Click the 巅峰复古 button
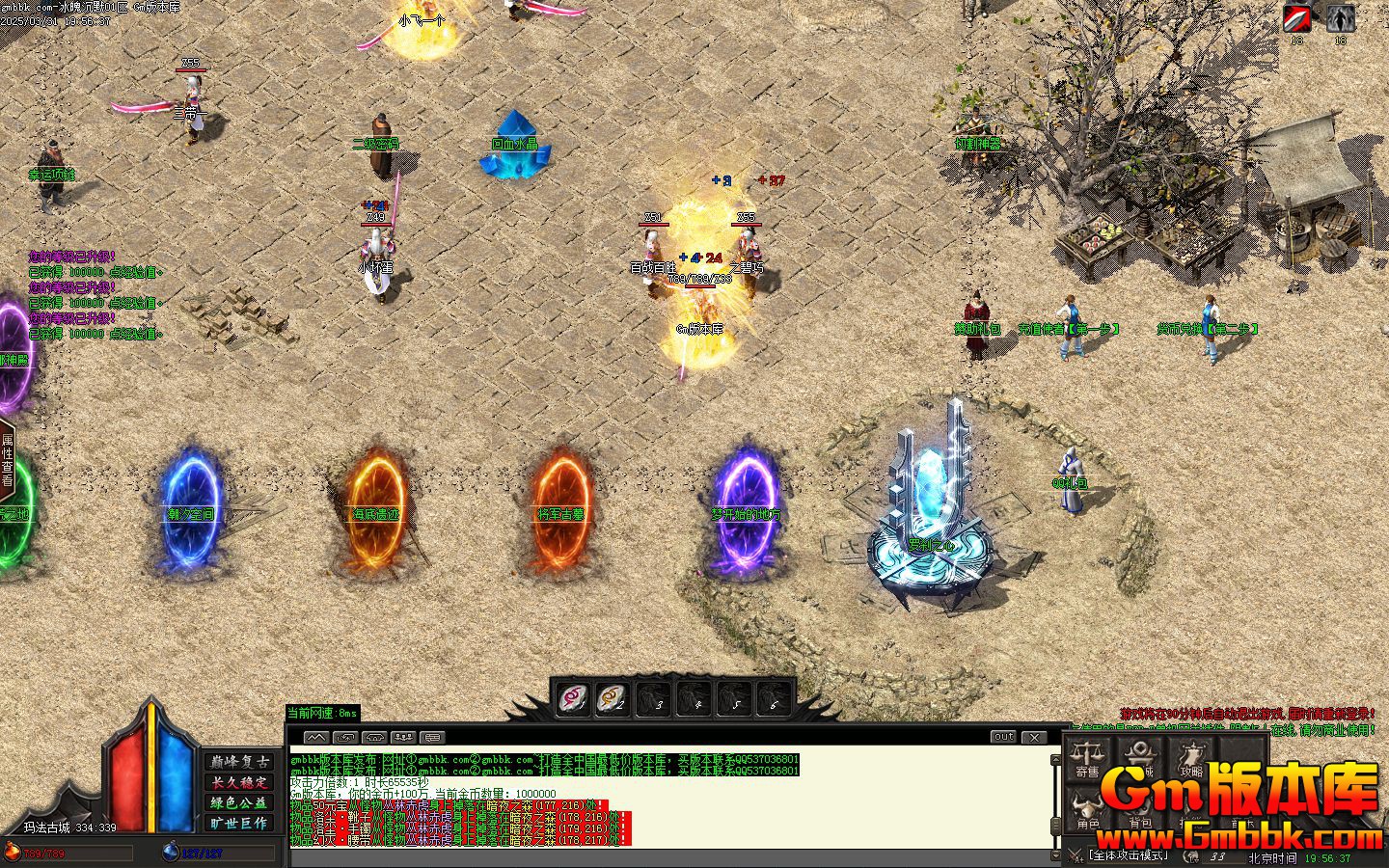 (x=240, y=762)
